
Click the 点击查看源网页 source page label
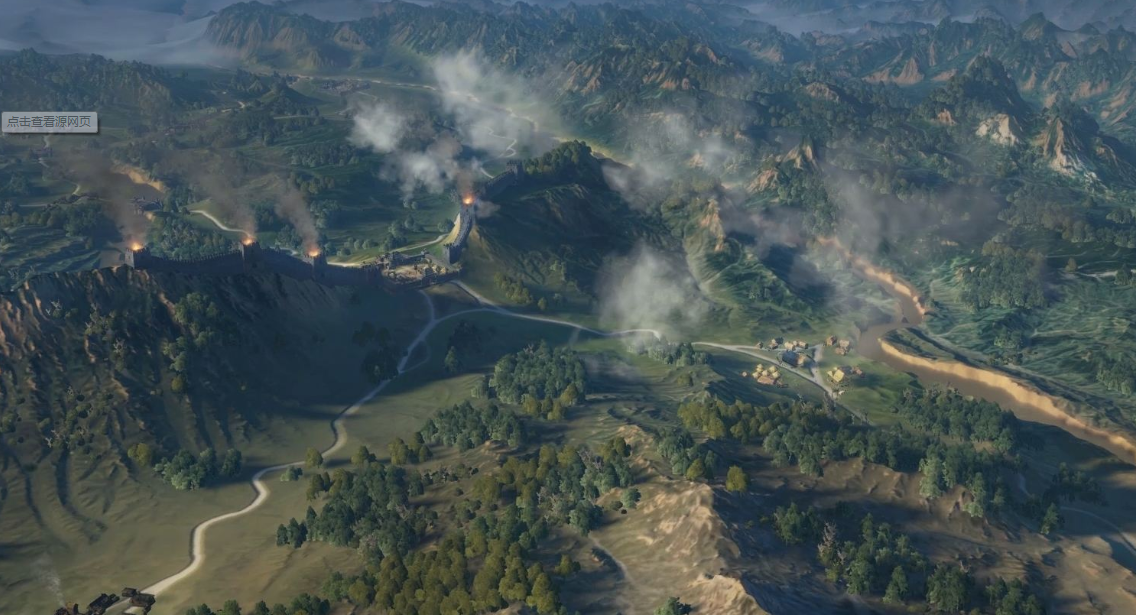pos(50,122)
